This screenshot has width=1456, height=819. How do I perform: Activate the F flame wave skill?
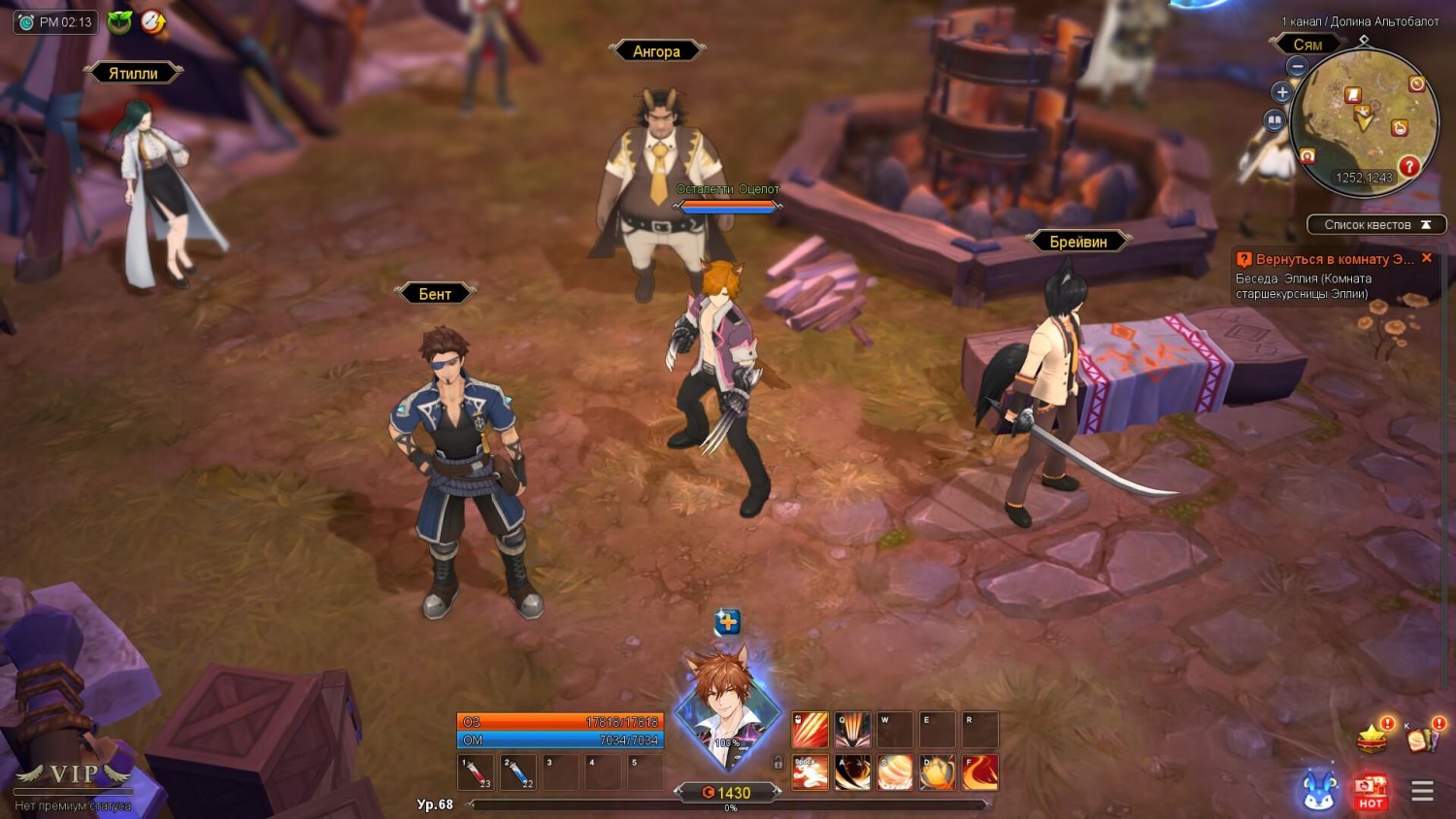pyautogui.click(x=979, y=773)
